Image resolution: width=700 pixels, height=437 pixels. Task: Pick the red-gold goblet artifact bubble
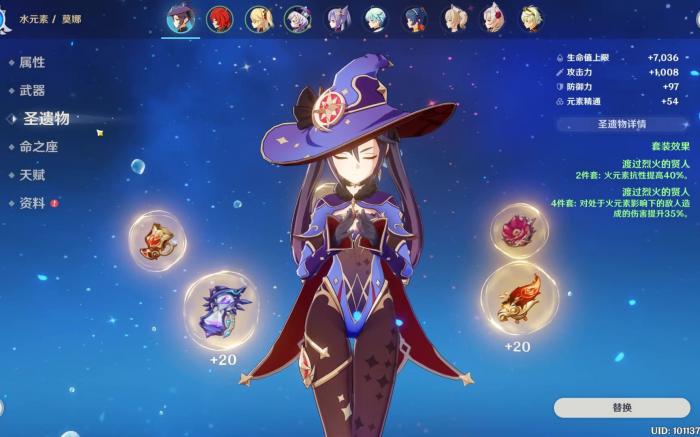[x=519, y=298]
